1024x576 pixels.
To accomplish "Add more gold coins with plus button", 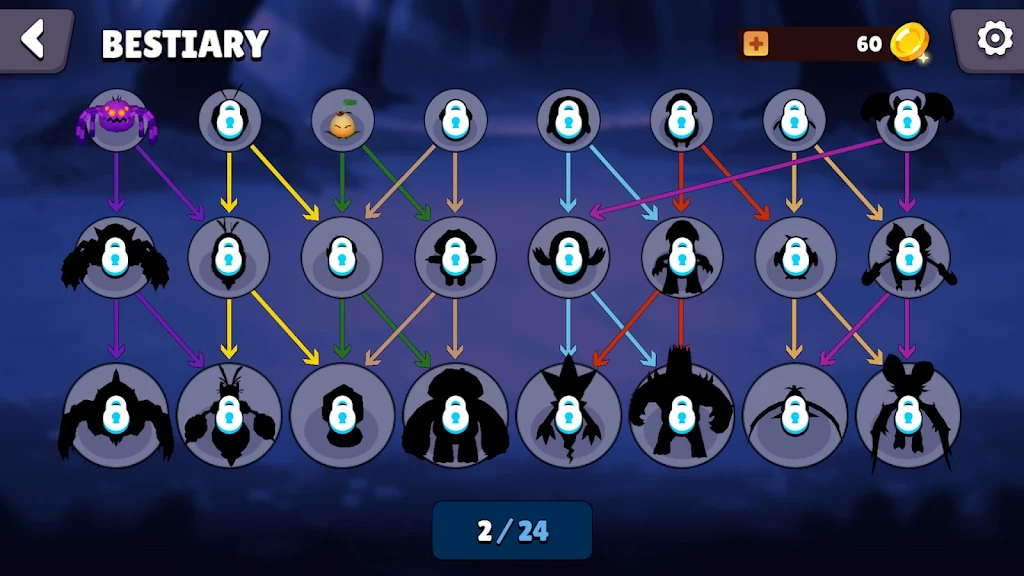I will point(756,44).
